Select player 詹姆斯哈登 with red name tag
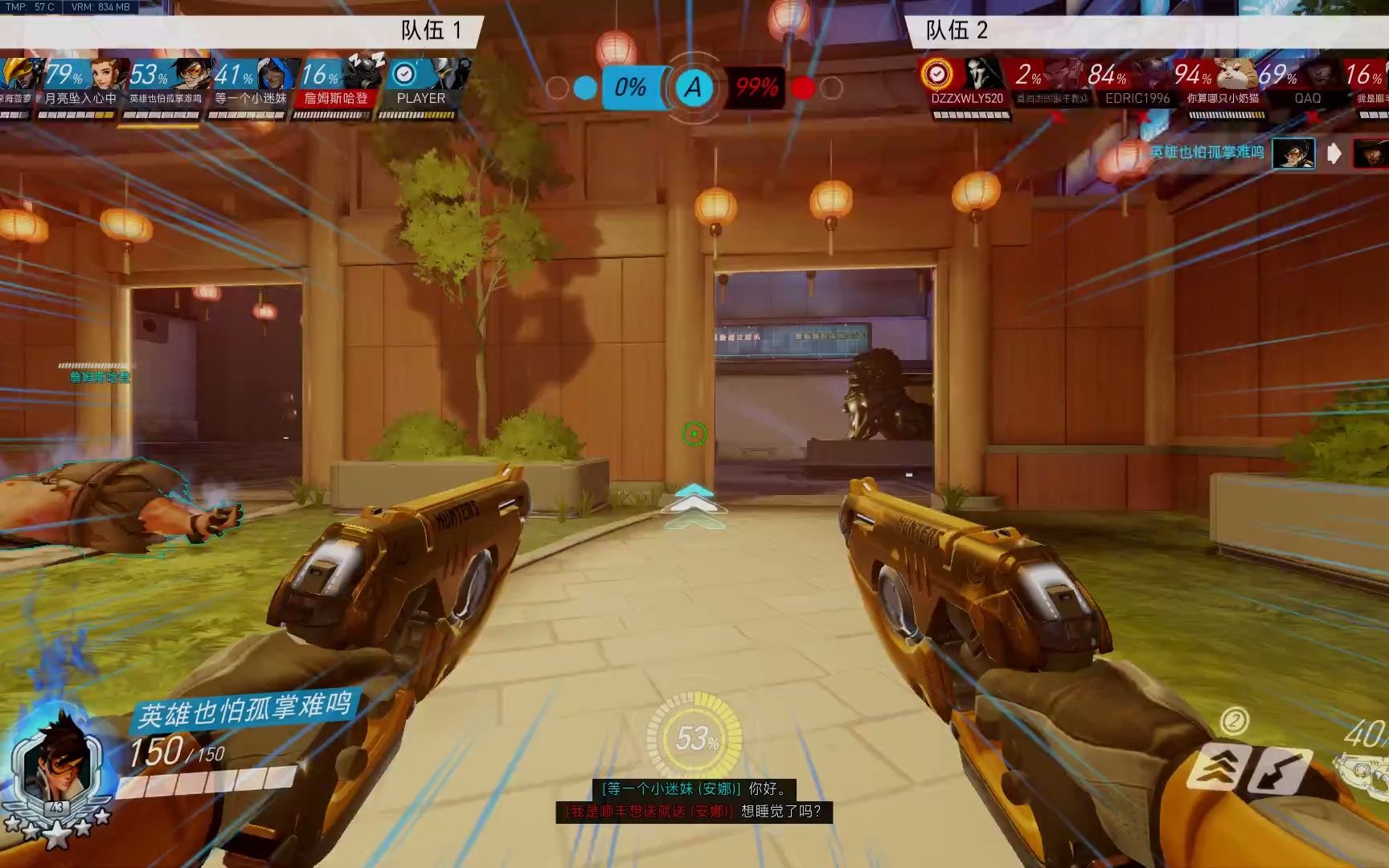1389x868 pixels. coord(336,98)
